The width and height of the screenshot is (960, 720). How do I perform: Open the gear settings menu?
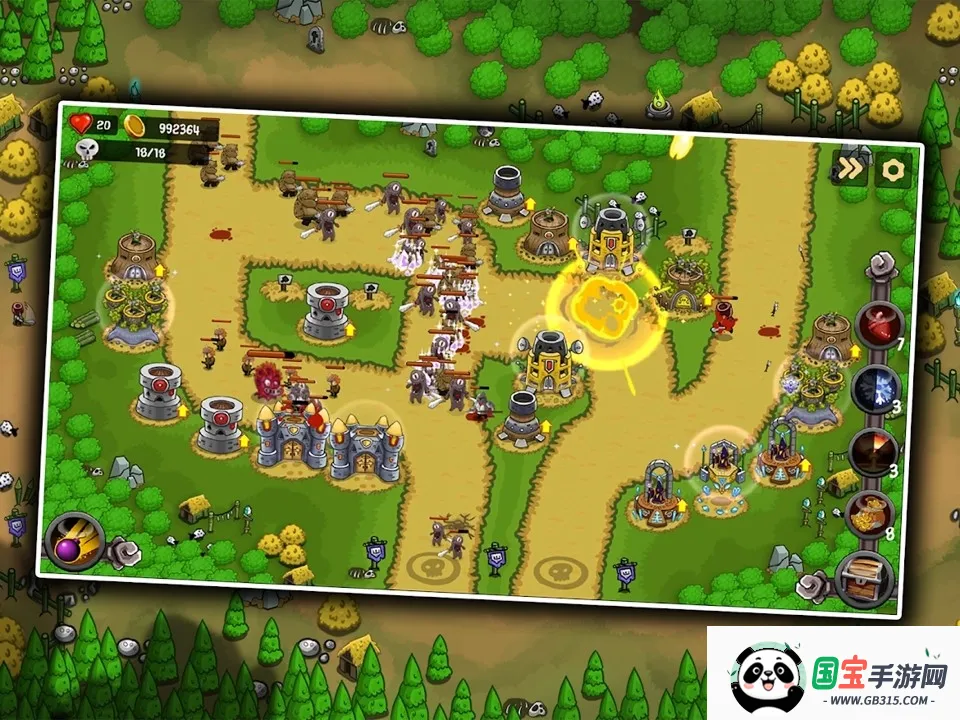892,170
